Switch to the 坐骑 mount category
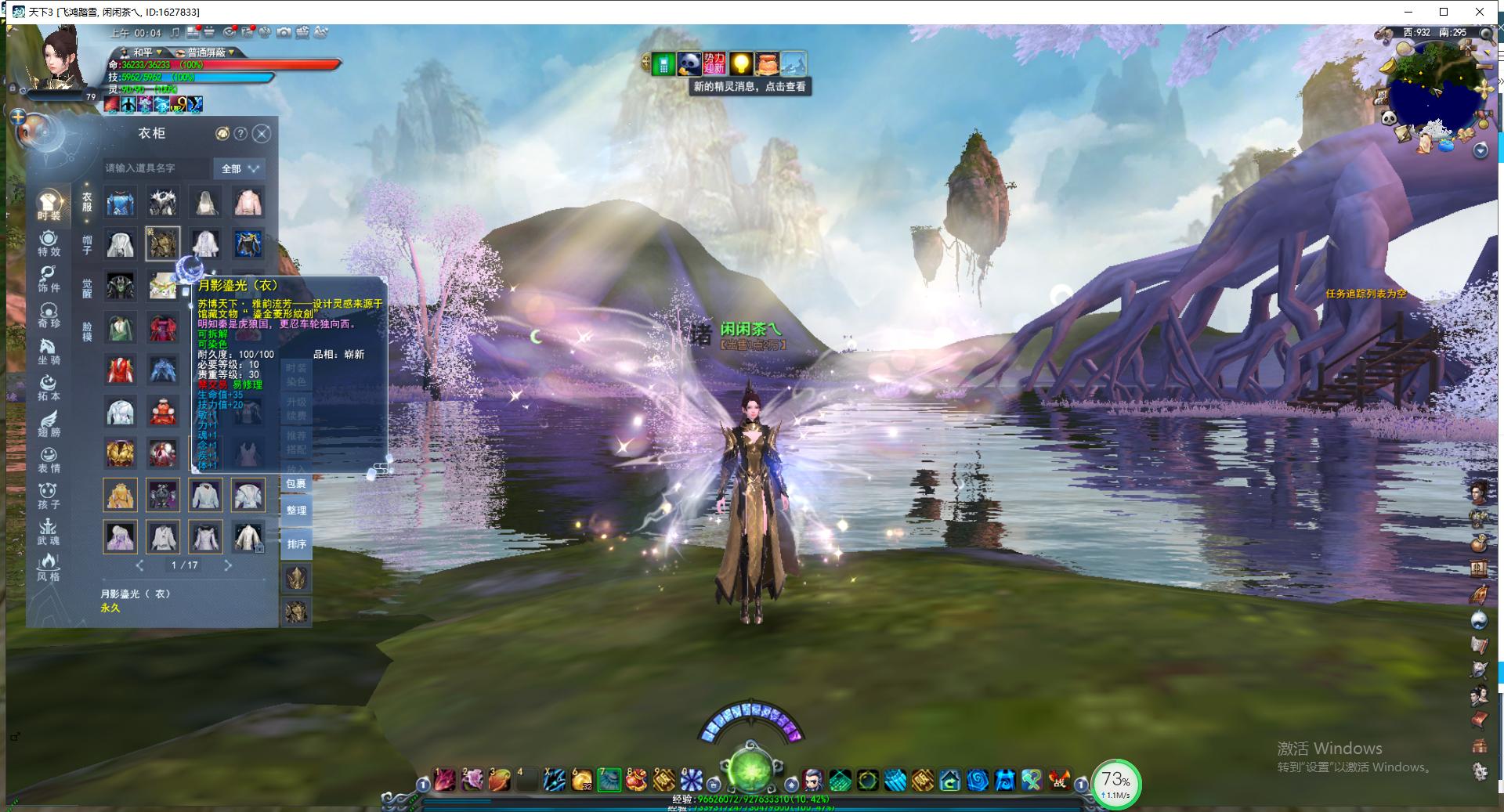 [x=49, y=352]
